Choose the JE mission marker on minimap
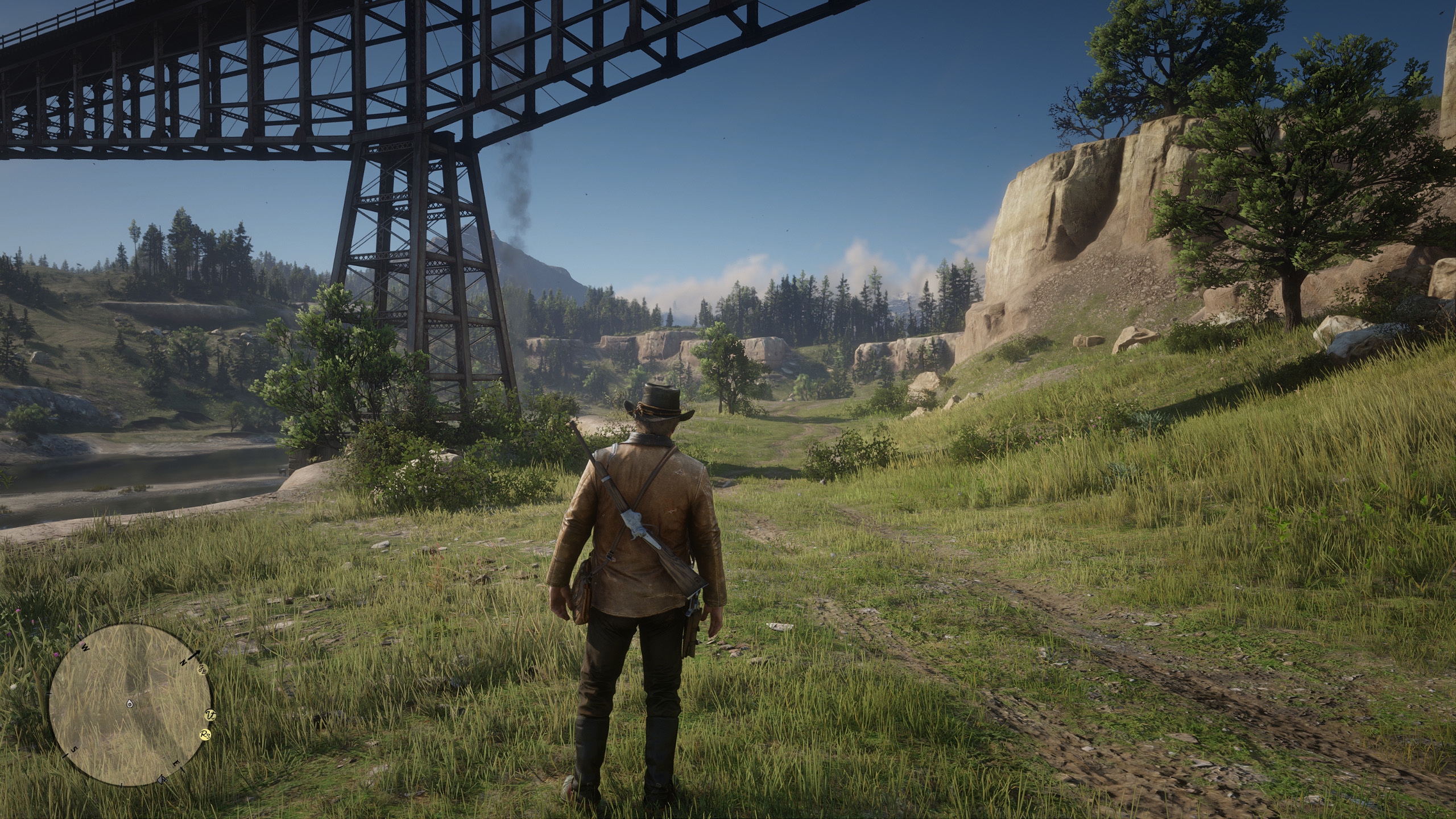The height and width of the screenshot is (819, 1456). pyautogui.click(x=202, y=669)
